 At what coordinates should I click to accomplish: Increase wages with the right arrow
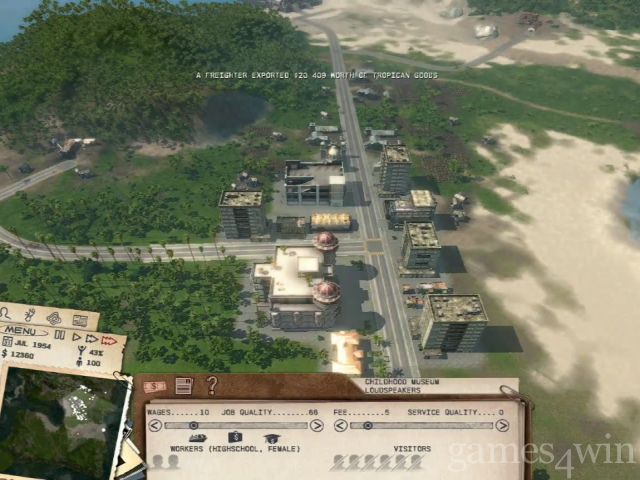click(317, 425)
